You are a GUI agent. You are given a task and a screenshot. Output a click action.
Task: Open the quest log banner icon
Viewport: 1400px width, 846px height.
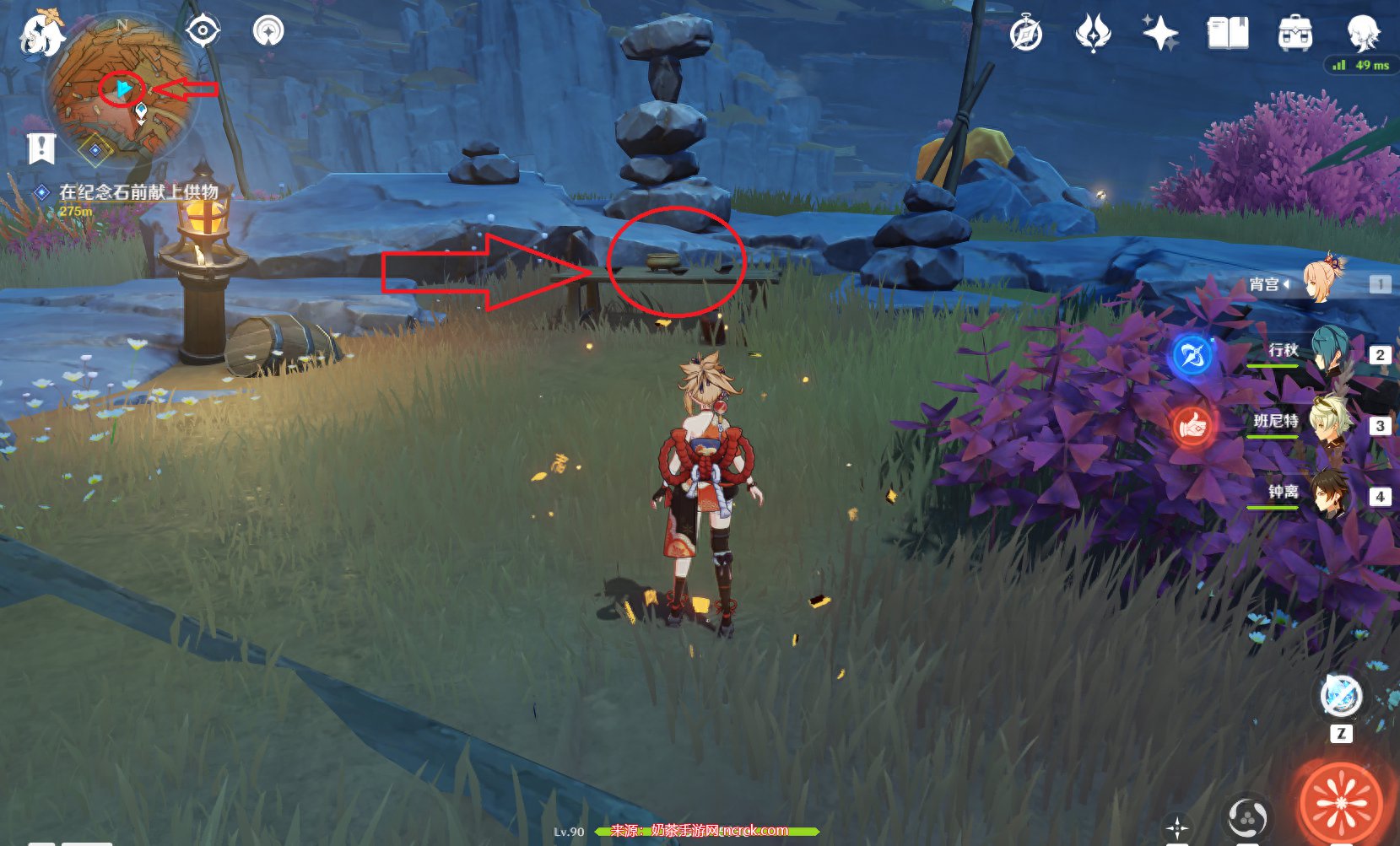click(41, 149)
